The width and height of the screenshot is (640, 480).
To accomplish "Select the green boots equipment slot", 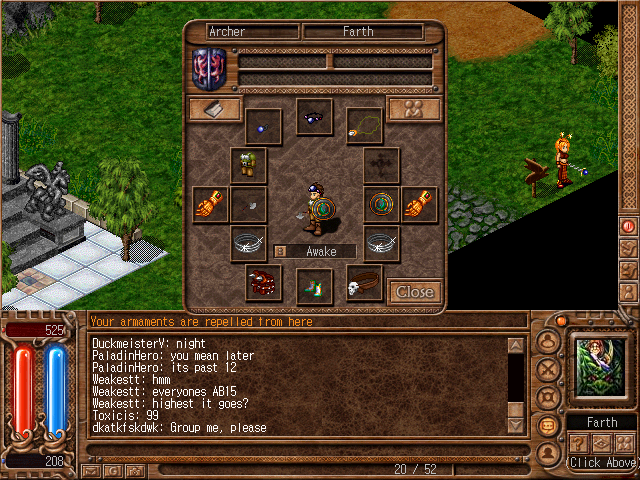I will (x=314, y=286).
